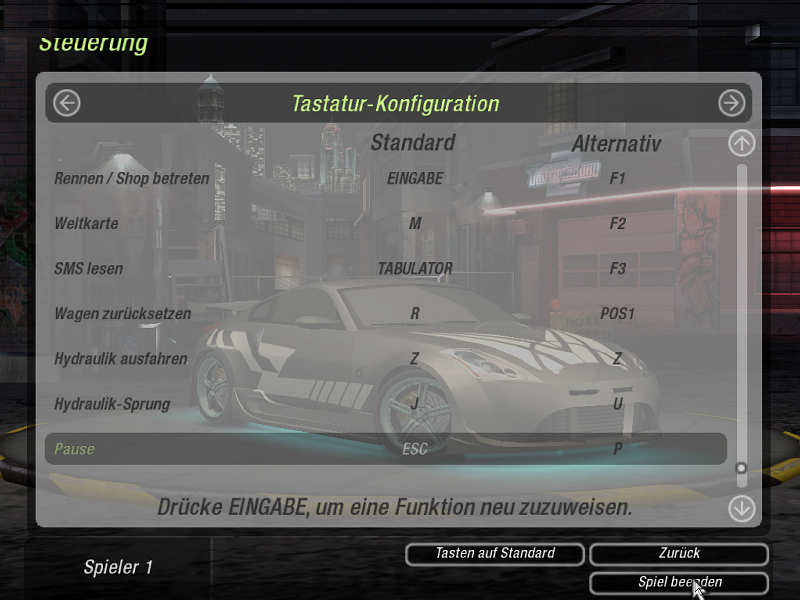The width and height of the screenshot is (800, 600).
Task: Reset keys with Tasten auf Standard
Action: point(495,553)
